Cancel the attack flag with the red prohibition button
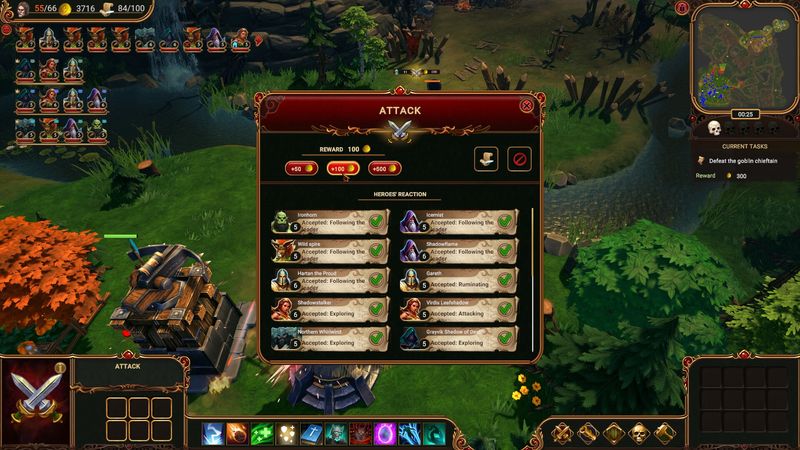800x450 pixels. (518, 159)
